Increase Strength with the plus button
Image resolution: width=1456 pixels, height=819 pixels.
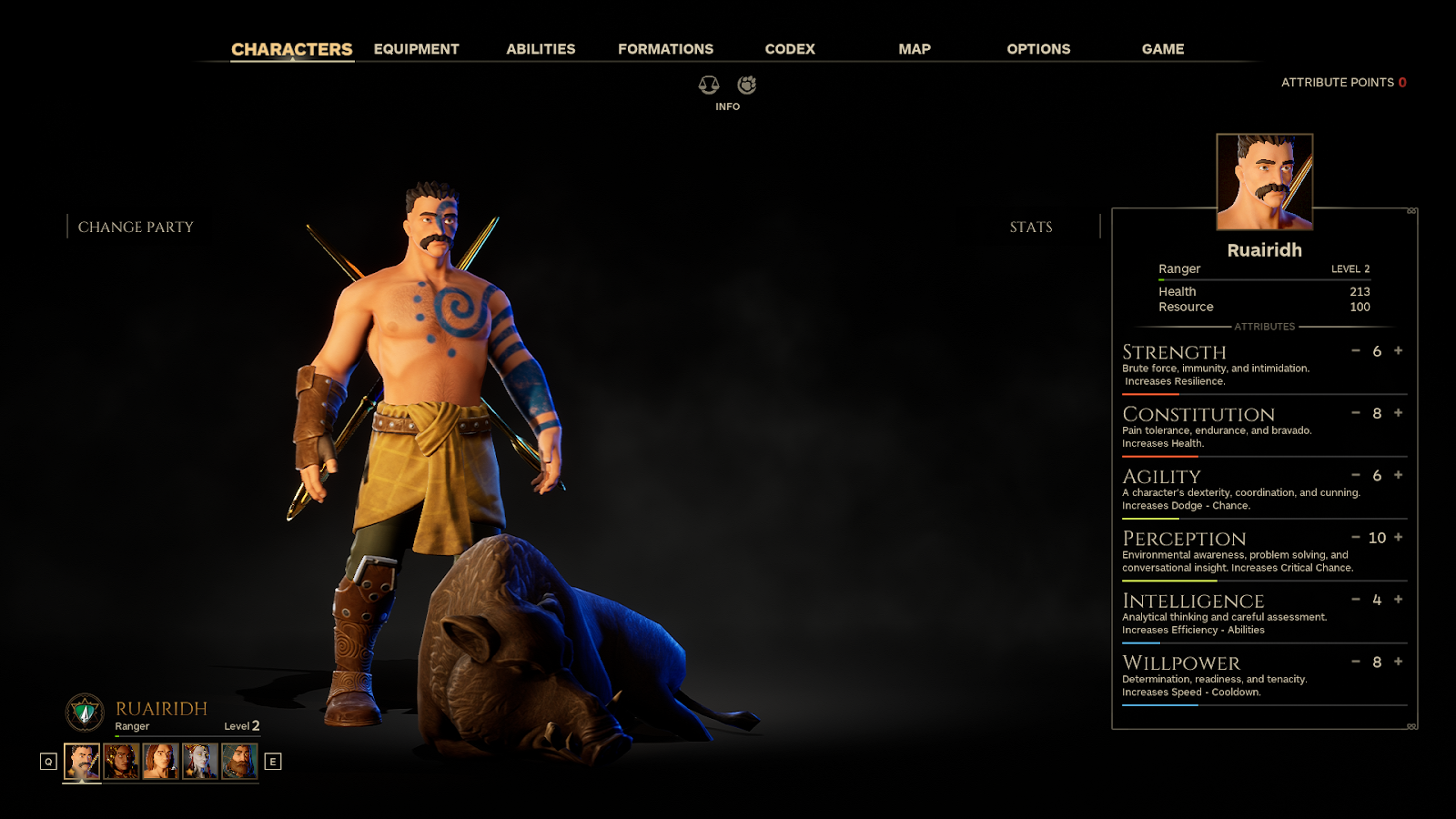coord(1399,350)
